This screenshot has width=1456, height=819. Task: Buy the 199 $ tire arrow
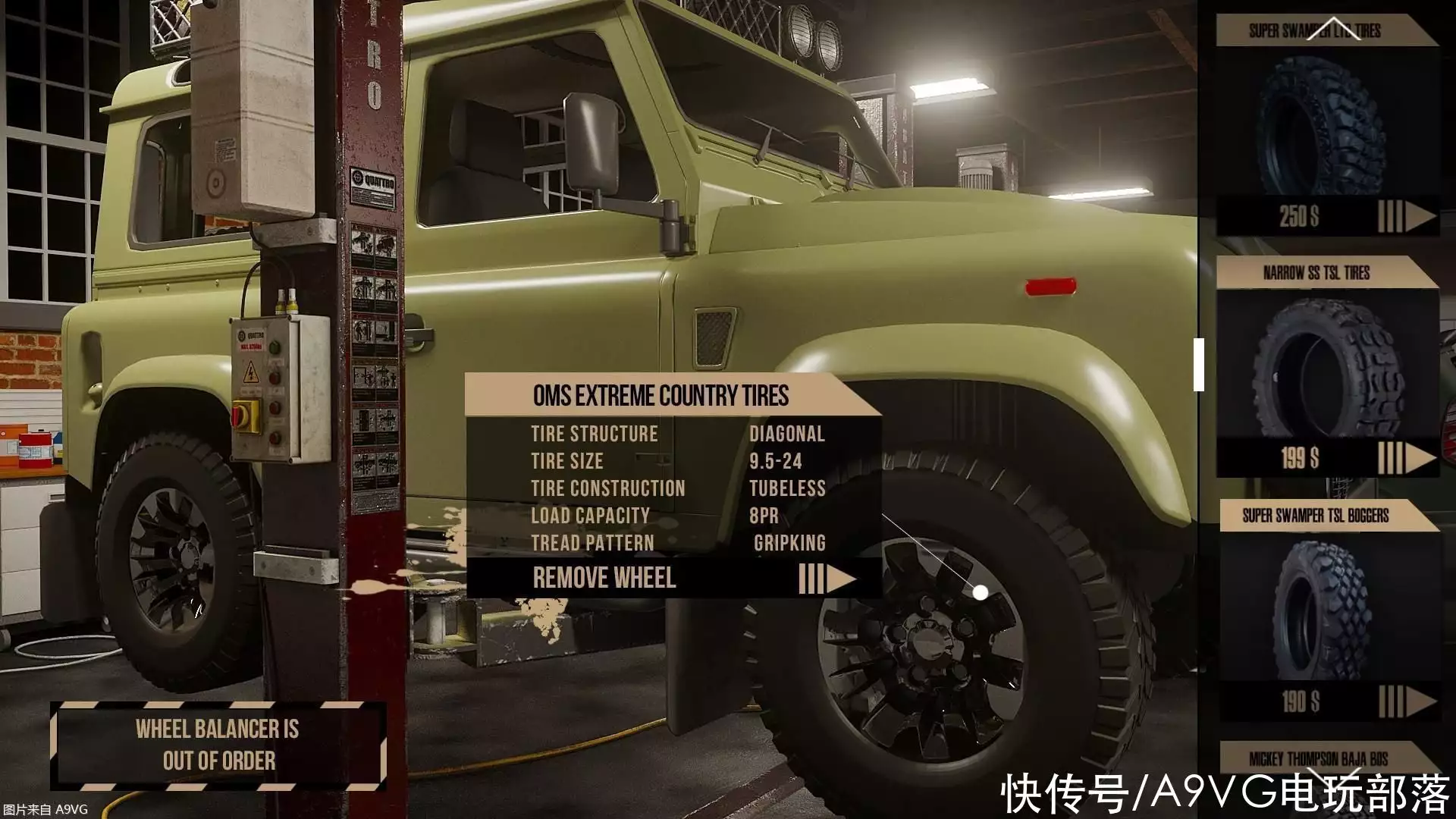click(x=1407, y=458)
